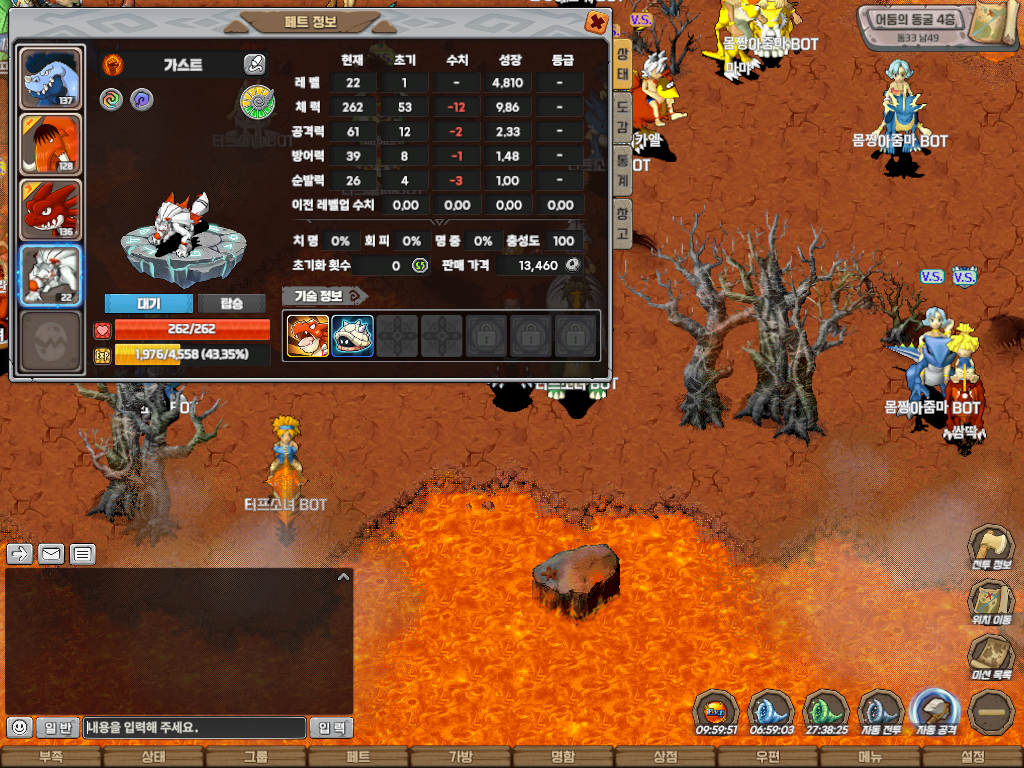The image size is (1024, 768).
Task: Open 위치 이동 location travel map
Action: [990, 602]
